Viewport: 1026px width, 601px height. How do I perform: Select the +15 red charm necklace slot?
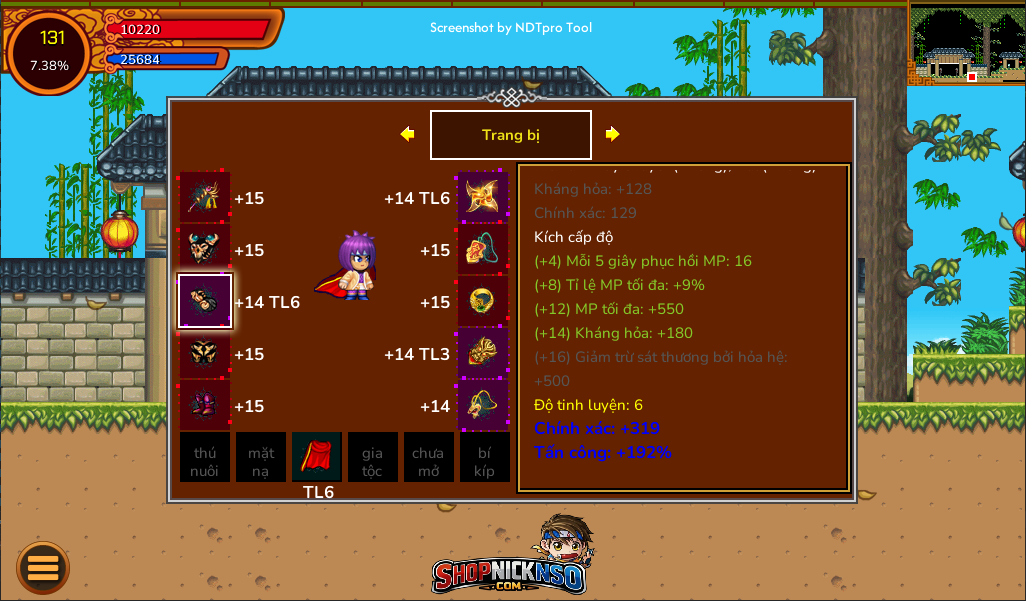tap(483, 249)
